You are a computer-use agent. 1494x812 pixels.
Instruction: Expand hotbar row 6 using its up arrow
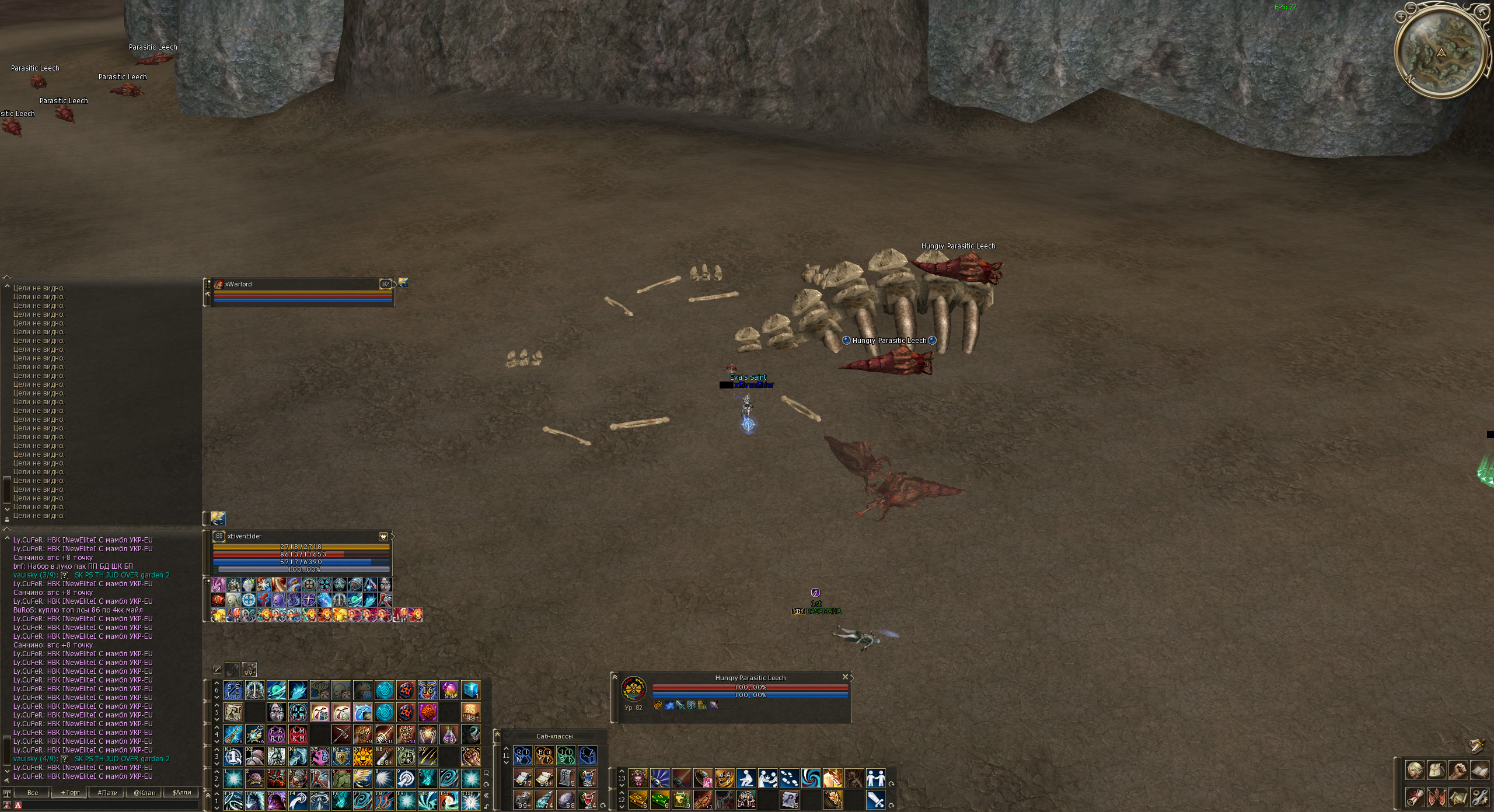(217, 684)
